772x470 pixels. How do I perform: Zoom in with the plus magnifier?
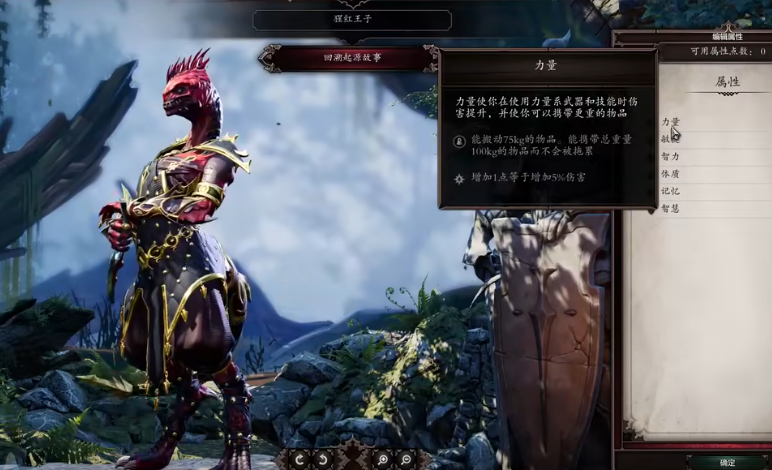382,459
